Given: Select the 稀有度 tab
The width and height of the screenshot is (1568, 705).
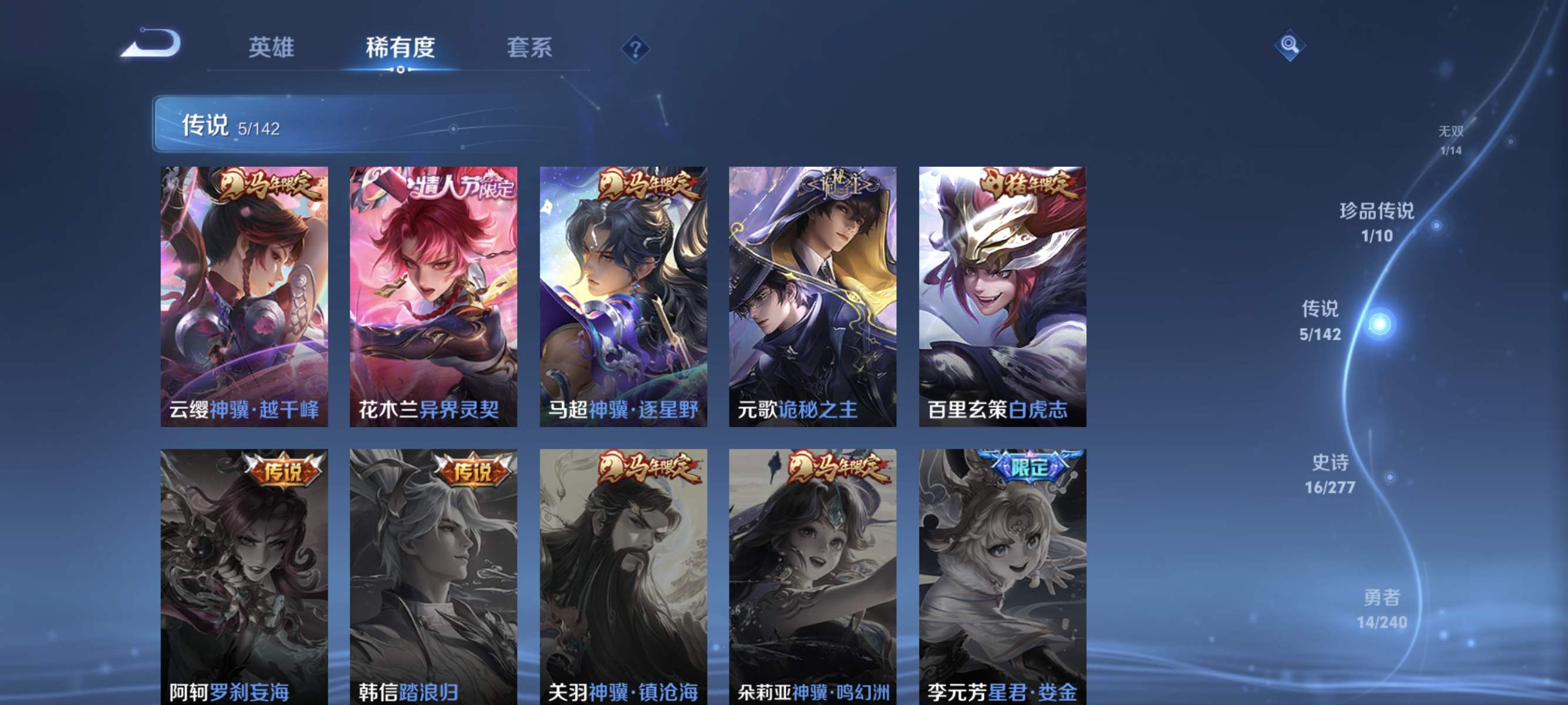Looking at the screenshot, I should coord(401,48).
